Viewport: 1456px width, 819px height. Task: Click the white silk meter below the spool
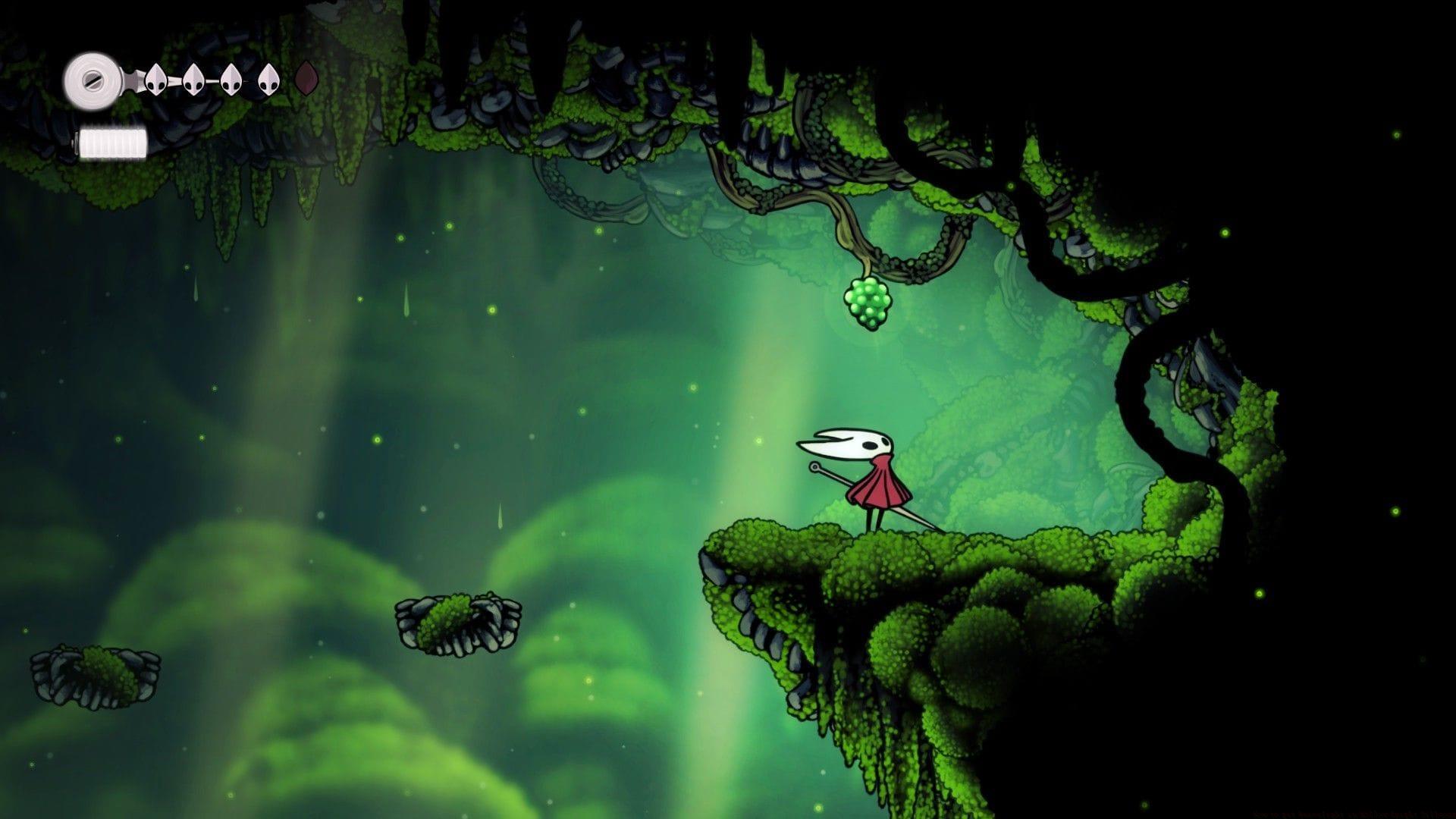[114, 140]
